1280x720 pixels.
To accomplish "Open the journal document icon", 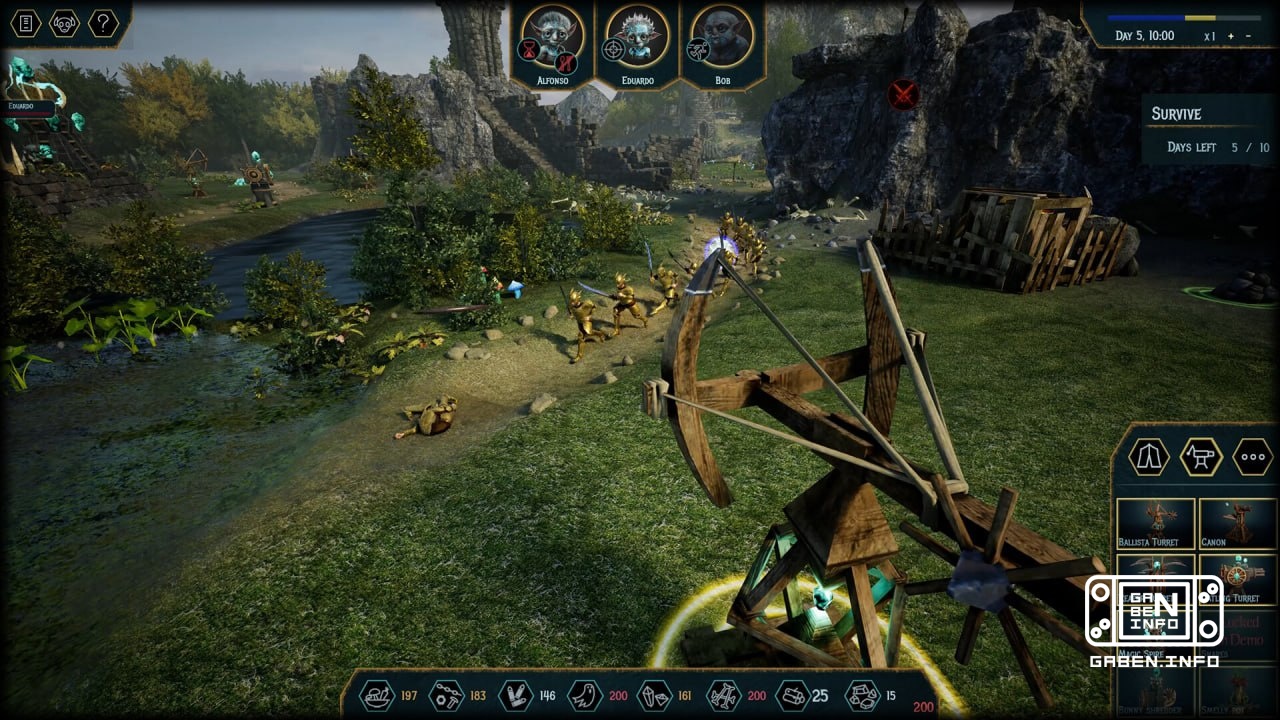I will (x=26, y=23).
